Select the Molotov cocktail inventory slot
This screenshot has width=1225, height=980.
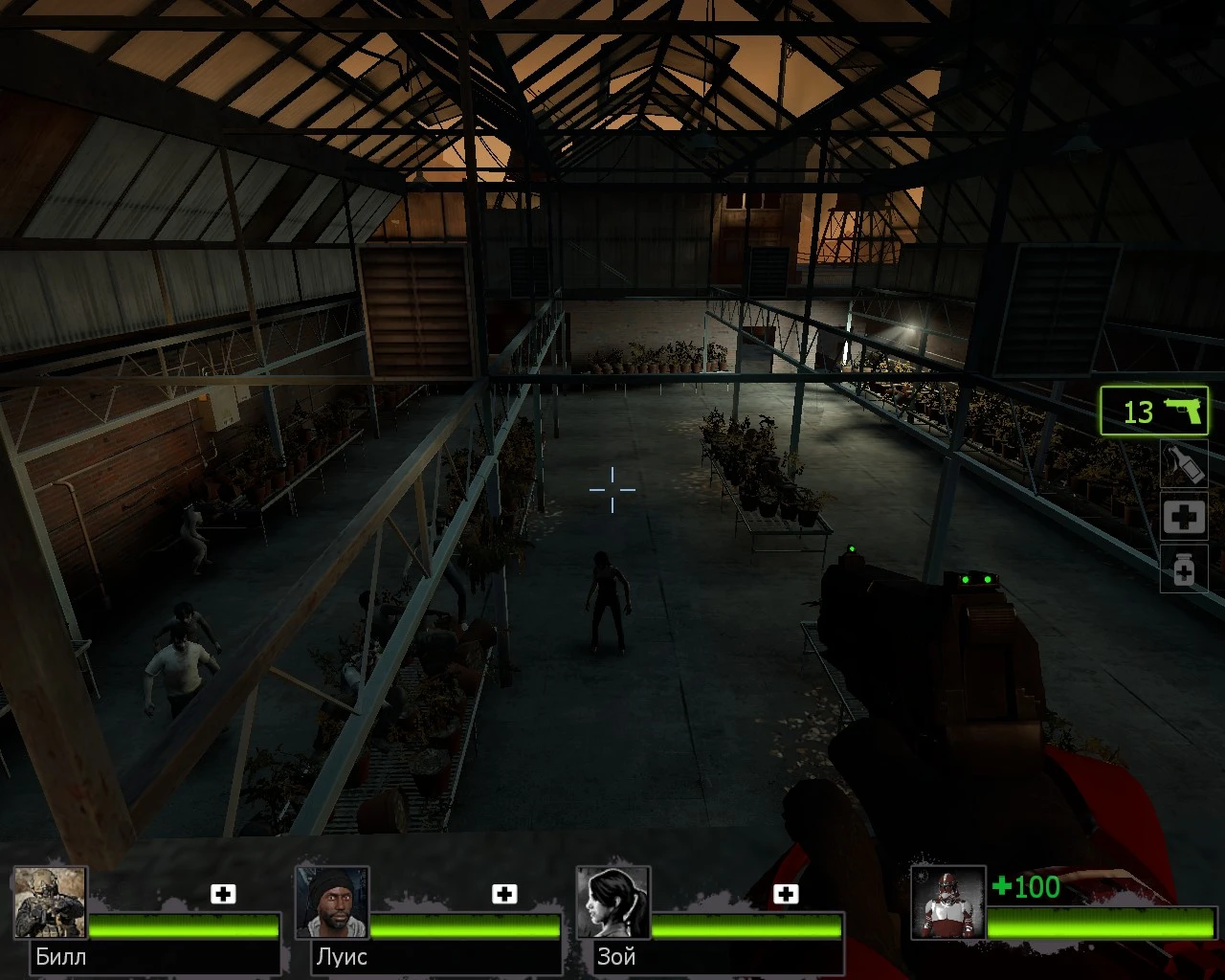1184,464
